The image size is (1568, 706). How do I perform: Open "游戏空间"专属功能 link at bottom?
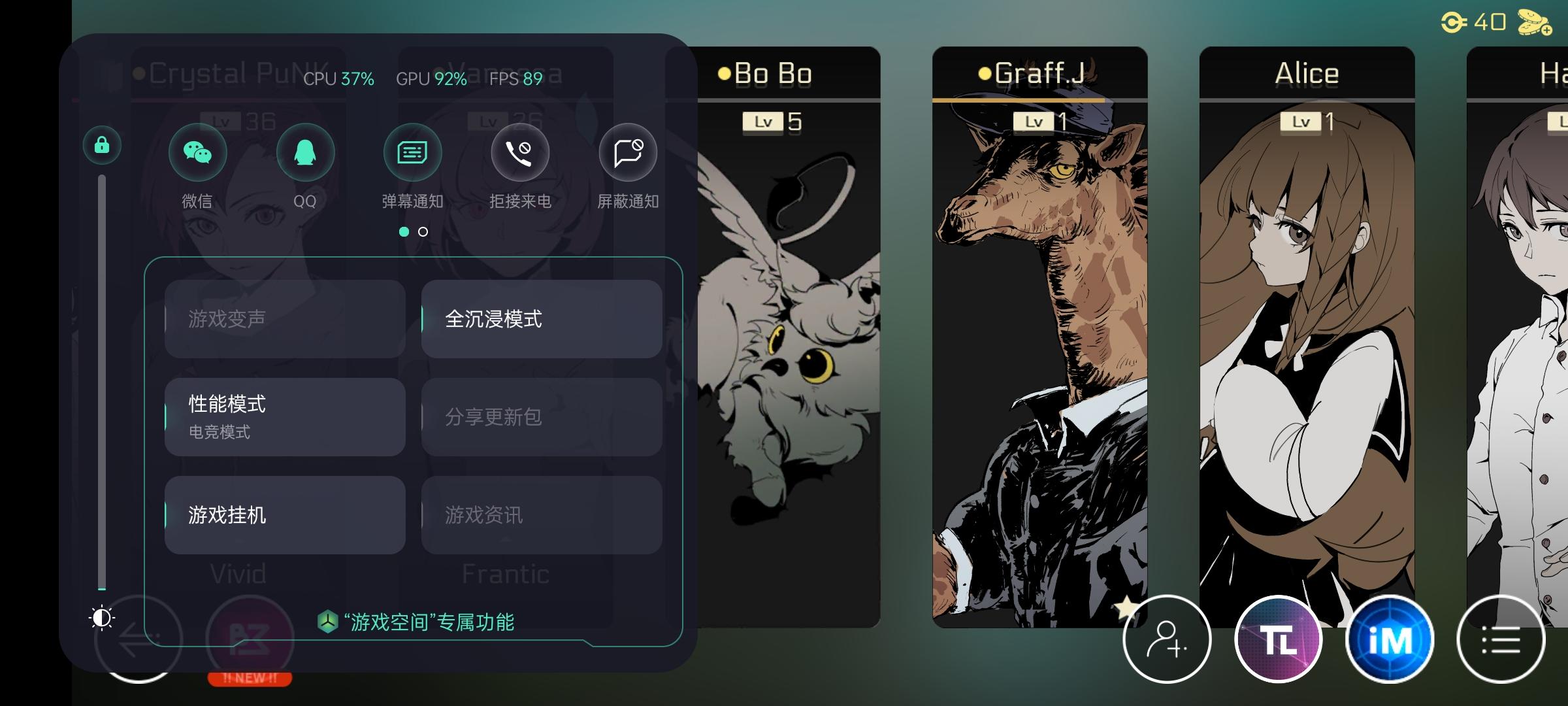[x=418, y=623]
